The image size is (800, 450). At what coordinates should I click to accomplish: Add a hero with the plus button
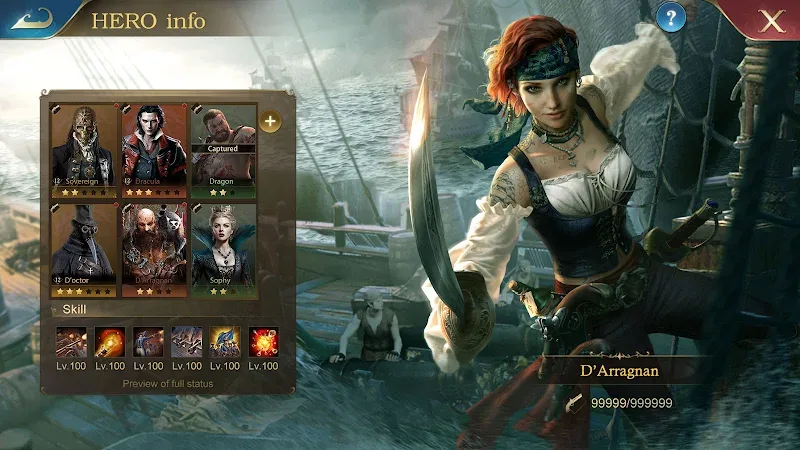(x=271, y=122)
